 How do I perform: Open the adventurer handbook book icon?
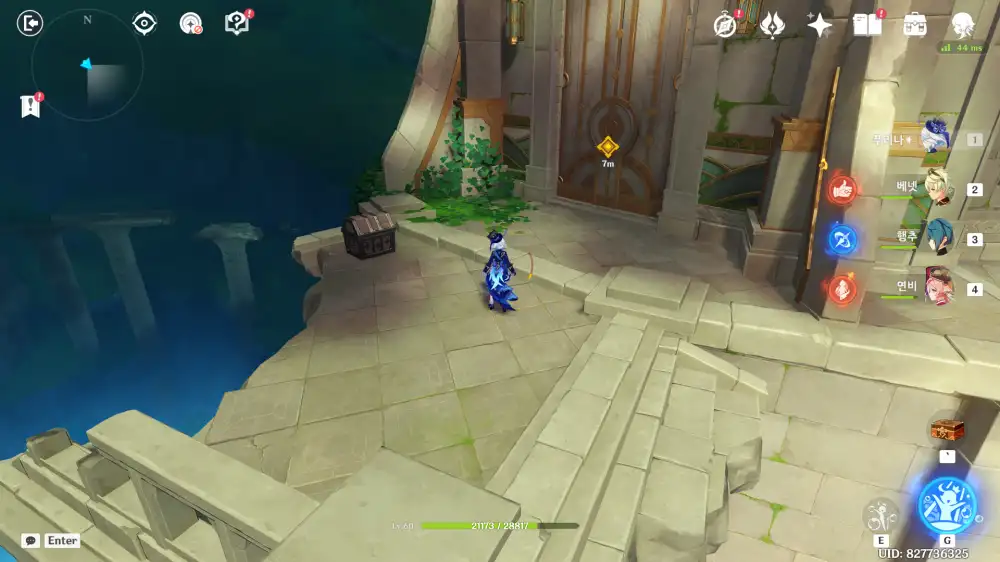click(867, 25)
